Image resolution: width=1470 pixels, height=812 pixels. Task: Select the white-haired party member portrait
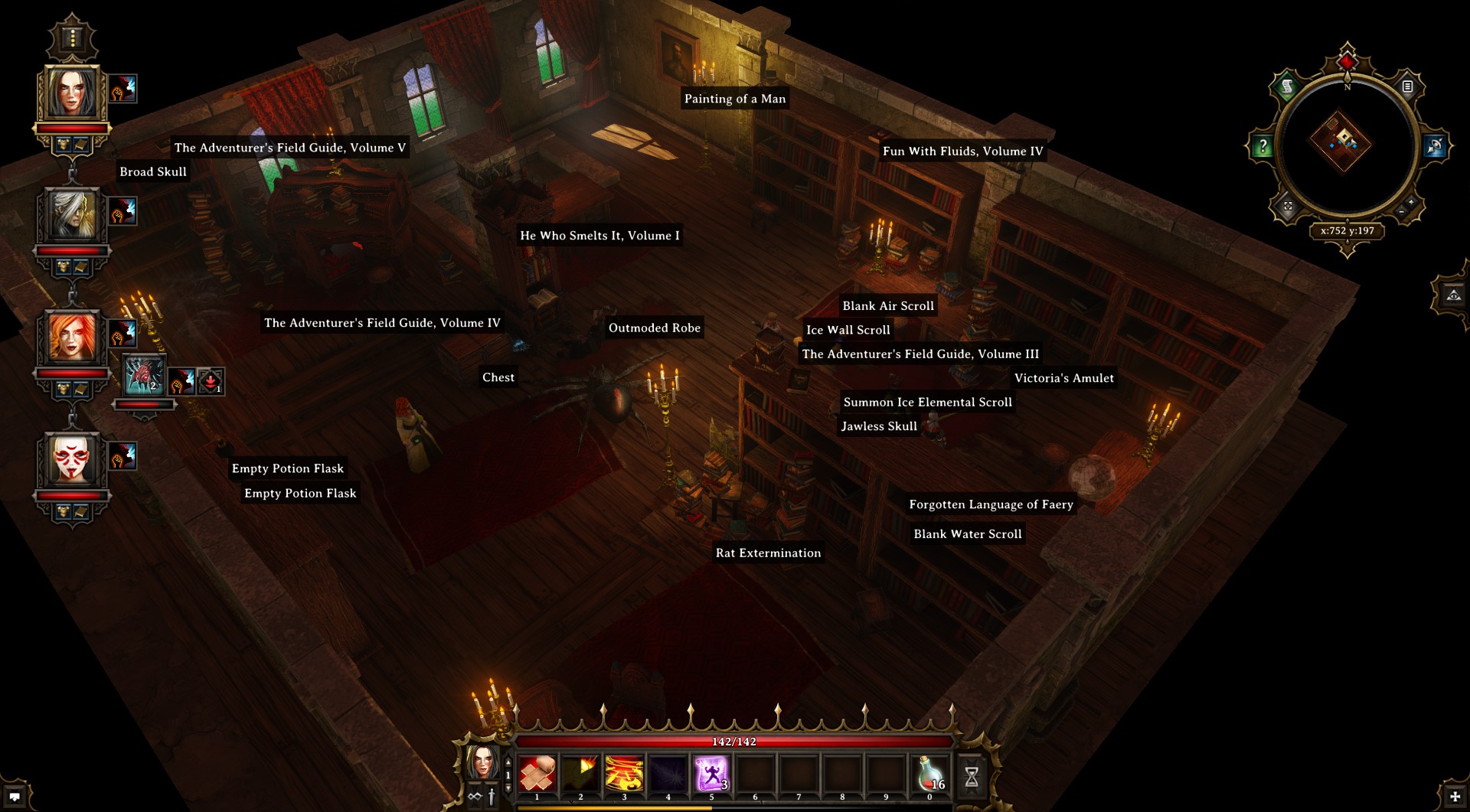(73, 215)
